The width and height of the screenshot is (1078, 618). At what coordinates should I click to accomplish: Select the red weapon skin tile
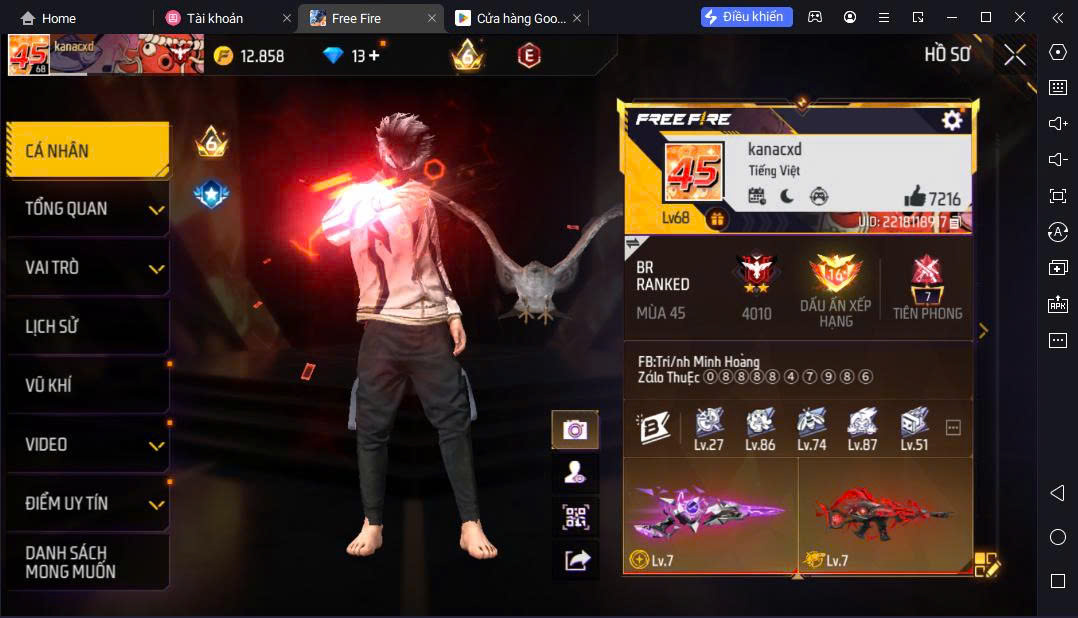coord(885,515)
